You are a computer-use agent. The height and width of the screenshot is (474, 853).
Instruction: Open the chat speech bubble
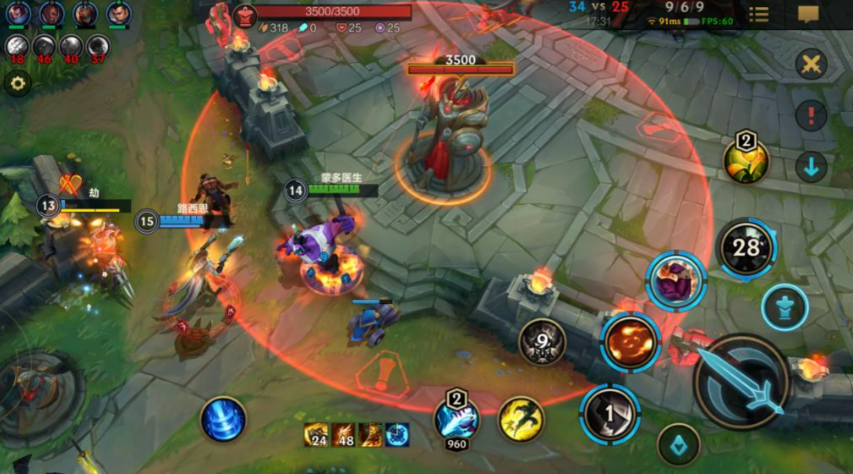tap(808, 15)
